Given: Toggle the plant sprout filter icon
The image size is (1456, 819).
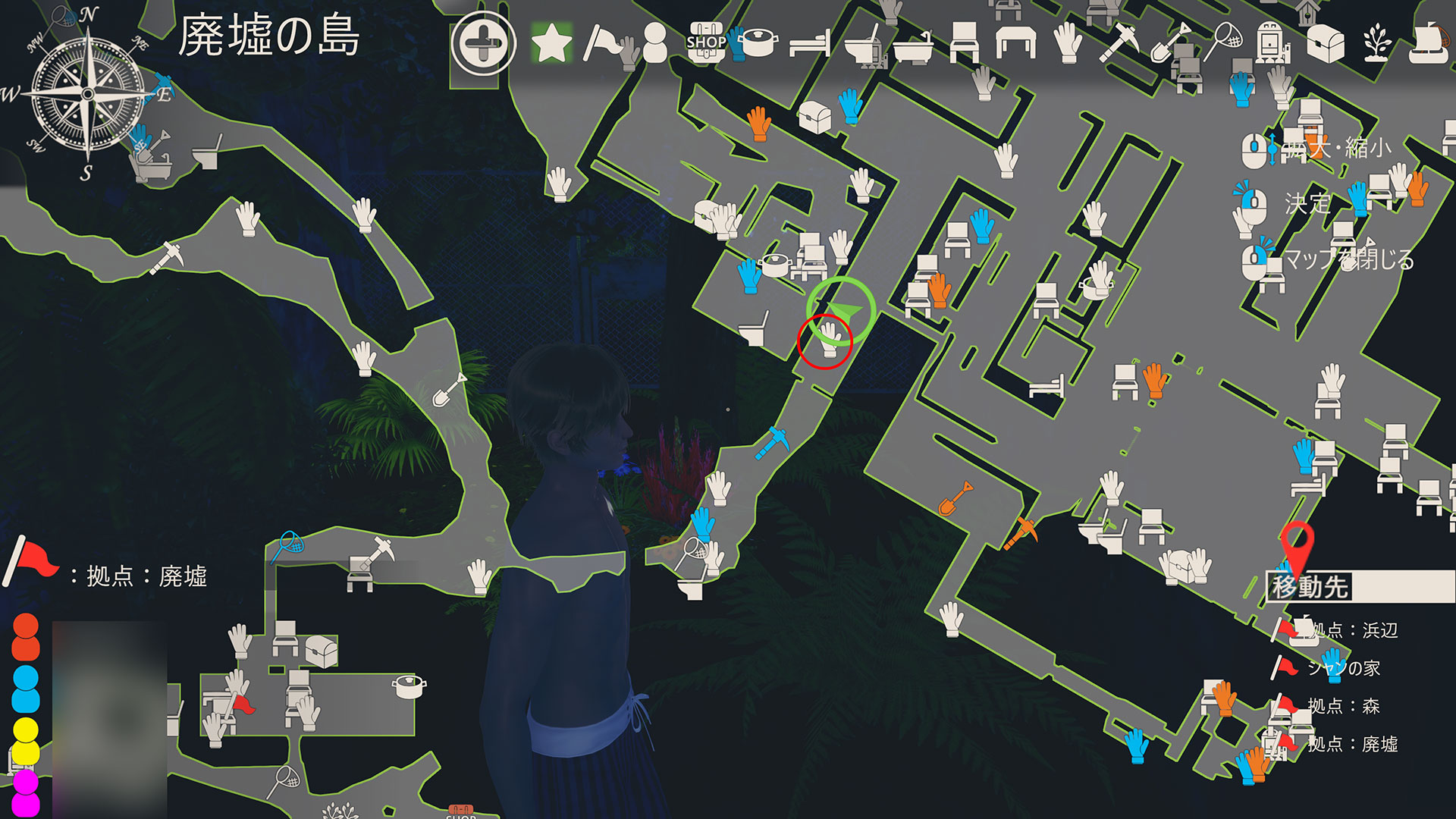Looking at the screenshot, I should click(1376, 42).
